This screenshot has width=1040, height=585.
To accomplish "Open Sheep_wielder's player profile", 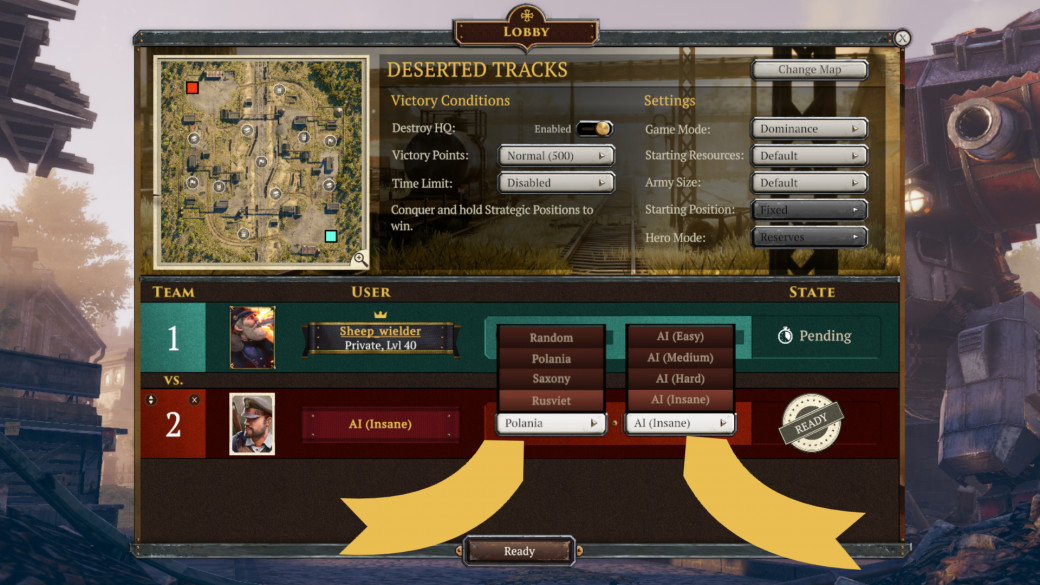I will 380,332.
